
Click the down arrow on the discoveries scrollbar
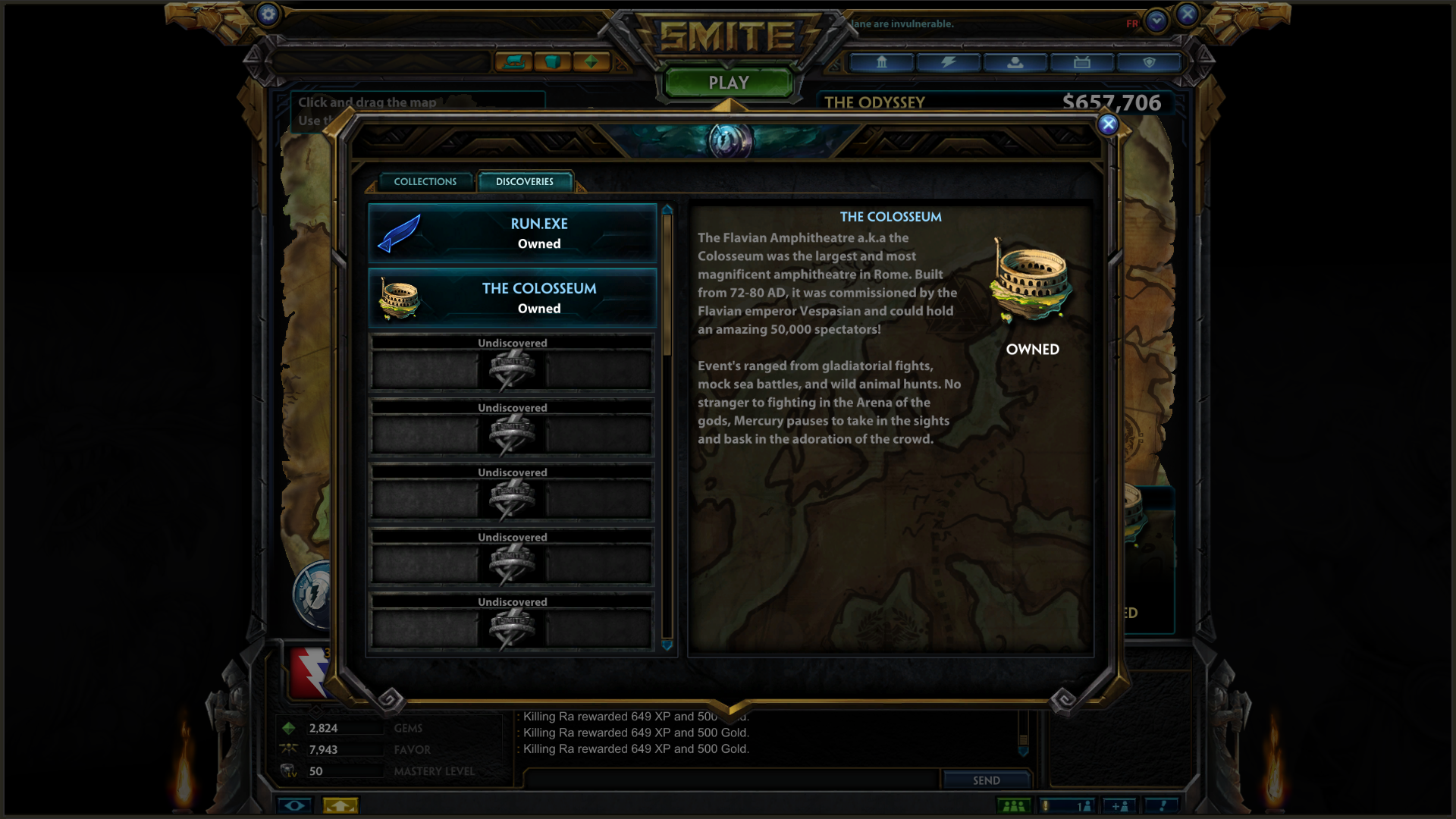[x=667, y=645]
